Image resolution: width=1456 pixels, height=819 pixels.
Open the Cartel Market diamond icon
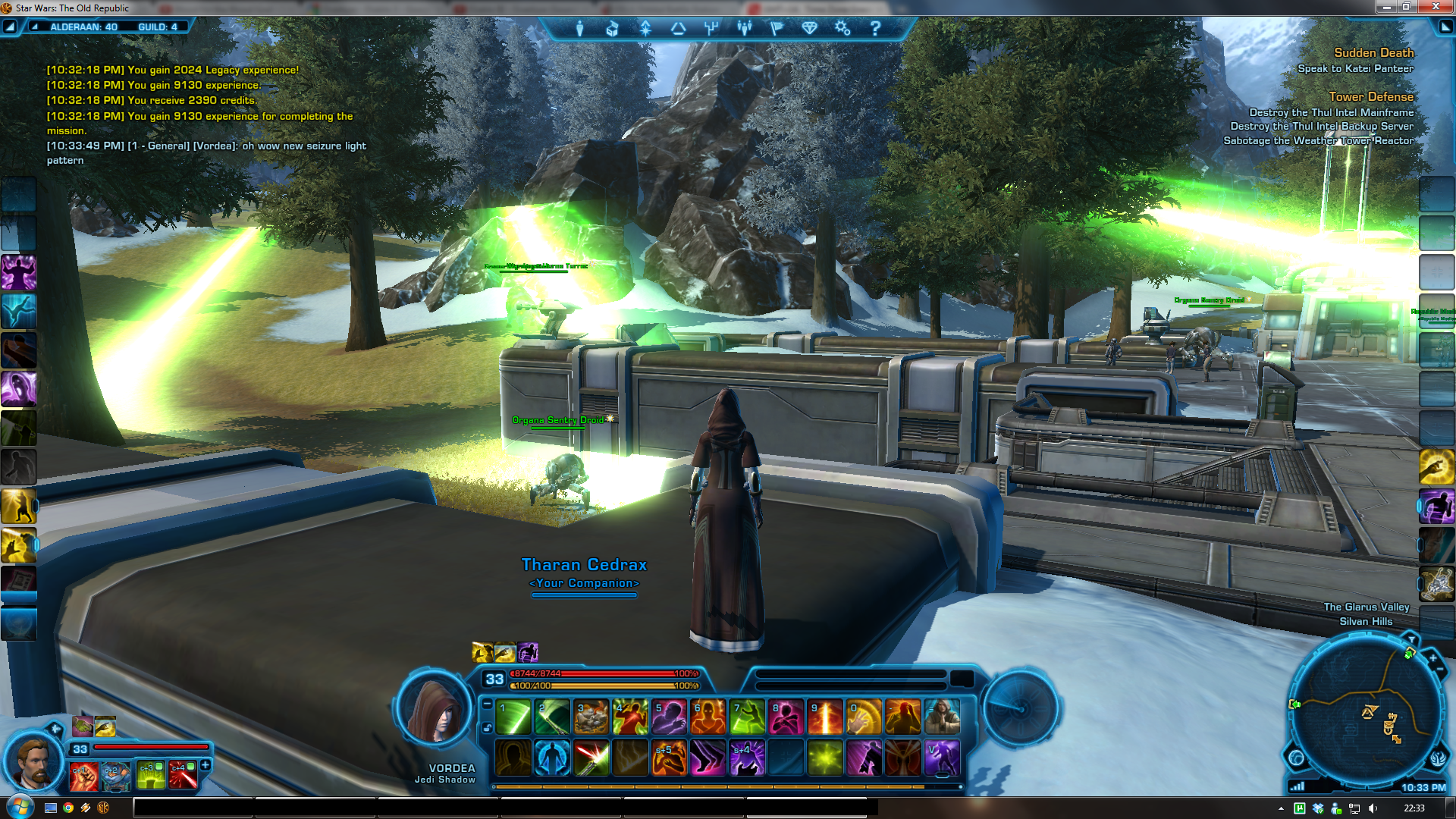809,29
